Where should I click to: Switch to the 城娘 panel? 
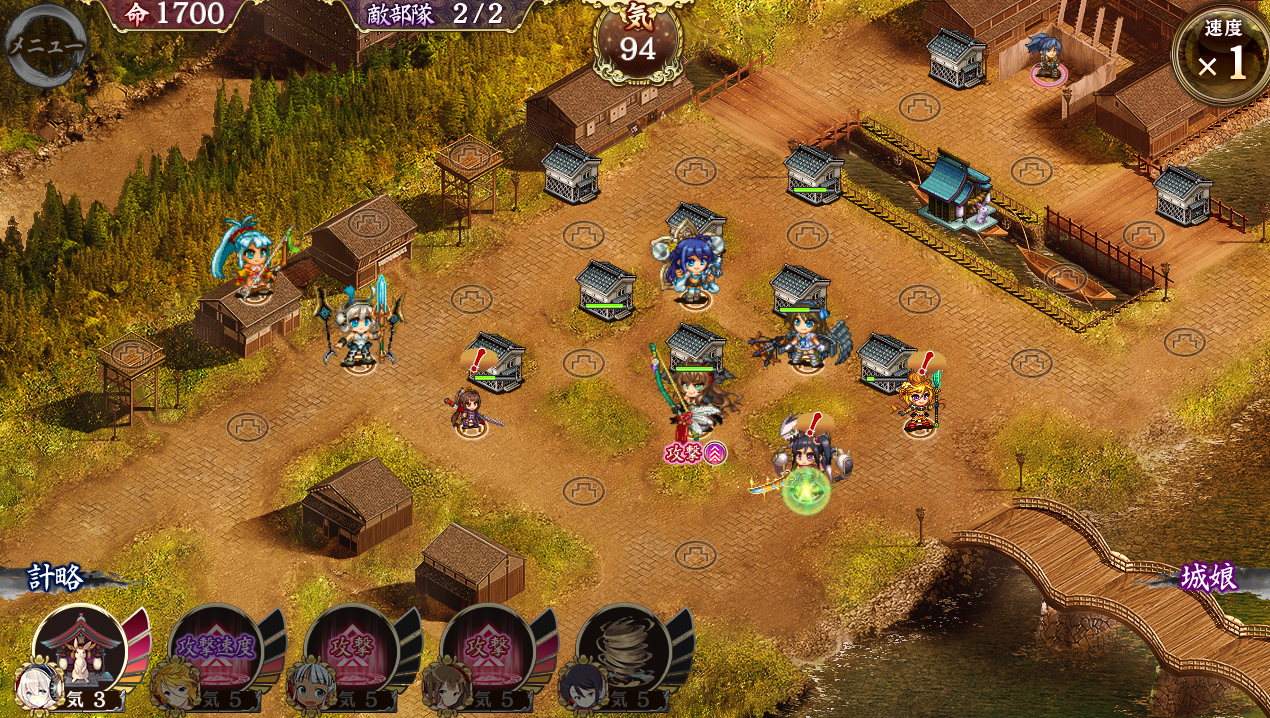point(1208,577)
